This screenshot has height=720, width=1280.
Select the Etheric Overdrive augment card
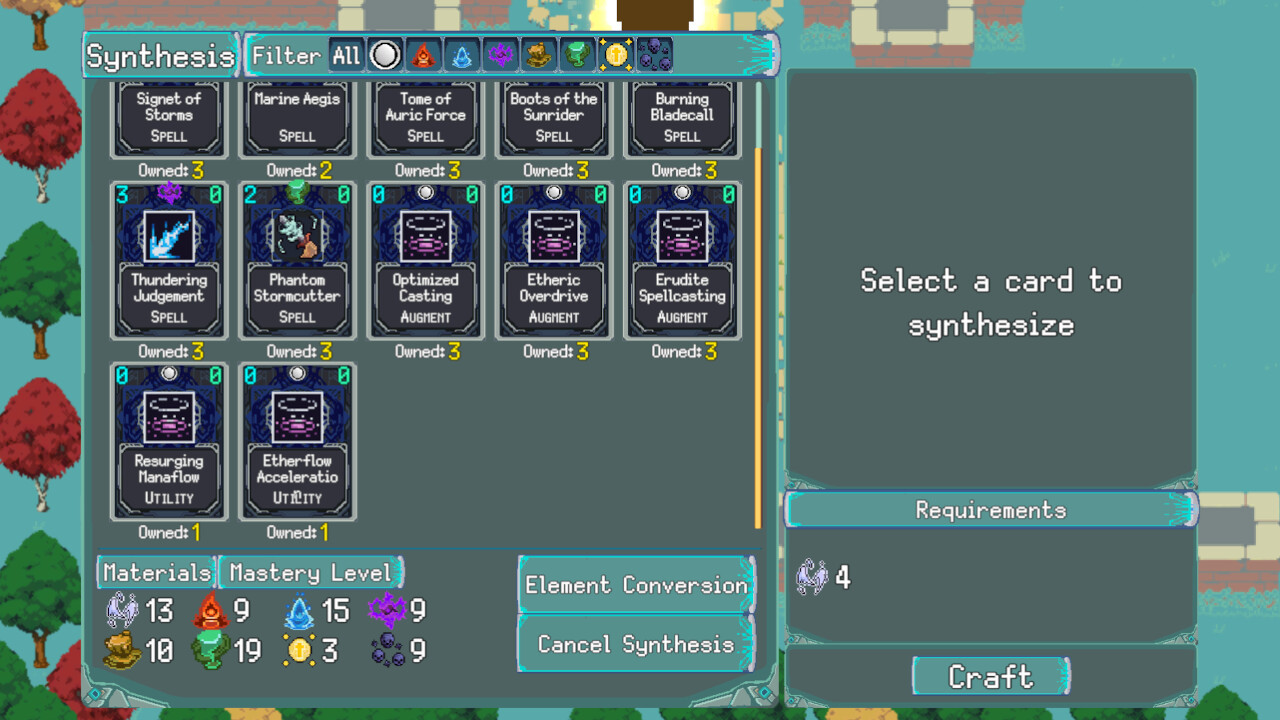[x=554, y=260]
